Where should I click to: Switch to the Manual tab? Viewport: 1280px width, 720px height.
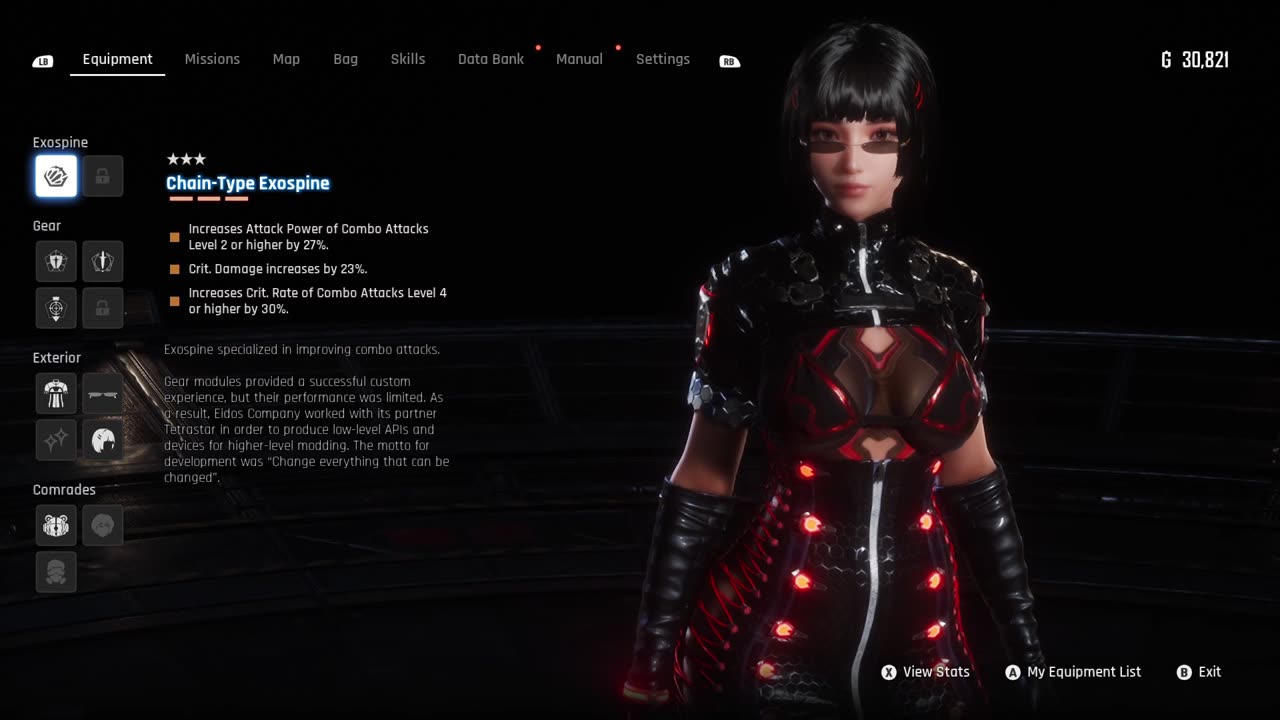579,59
